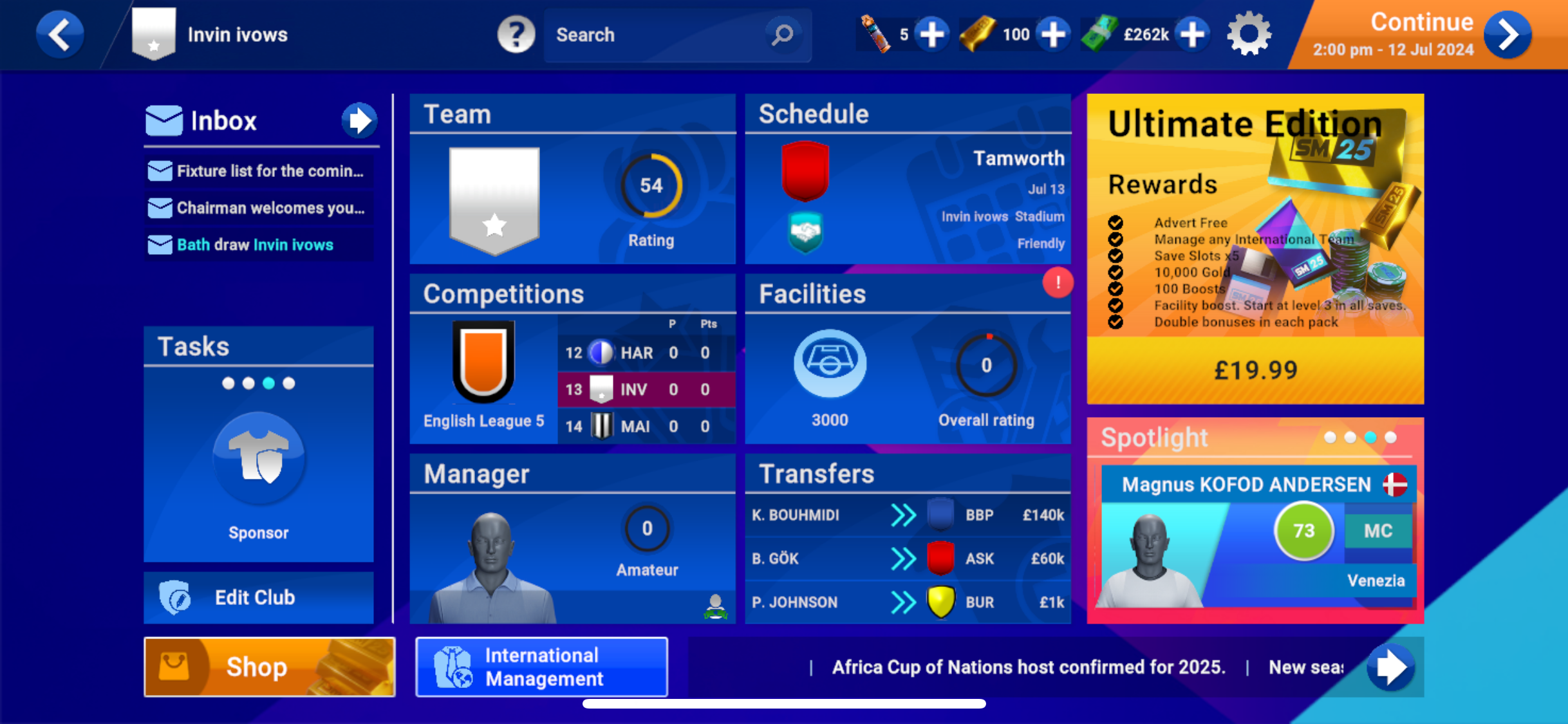This screenshot has width=1568, height=724.
Task: Click the Gold ingot currency icon
Action: (979, 34)
